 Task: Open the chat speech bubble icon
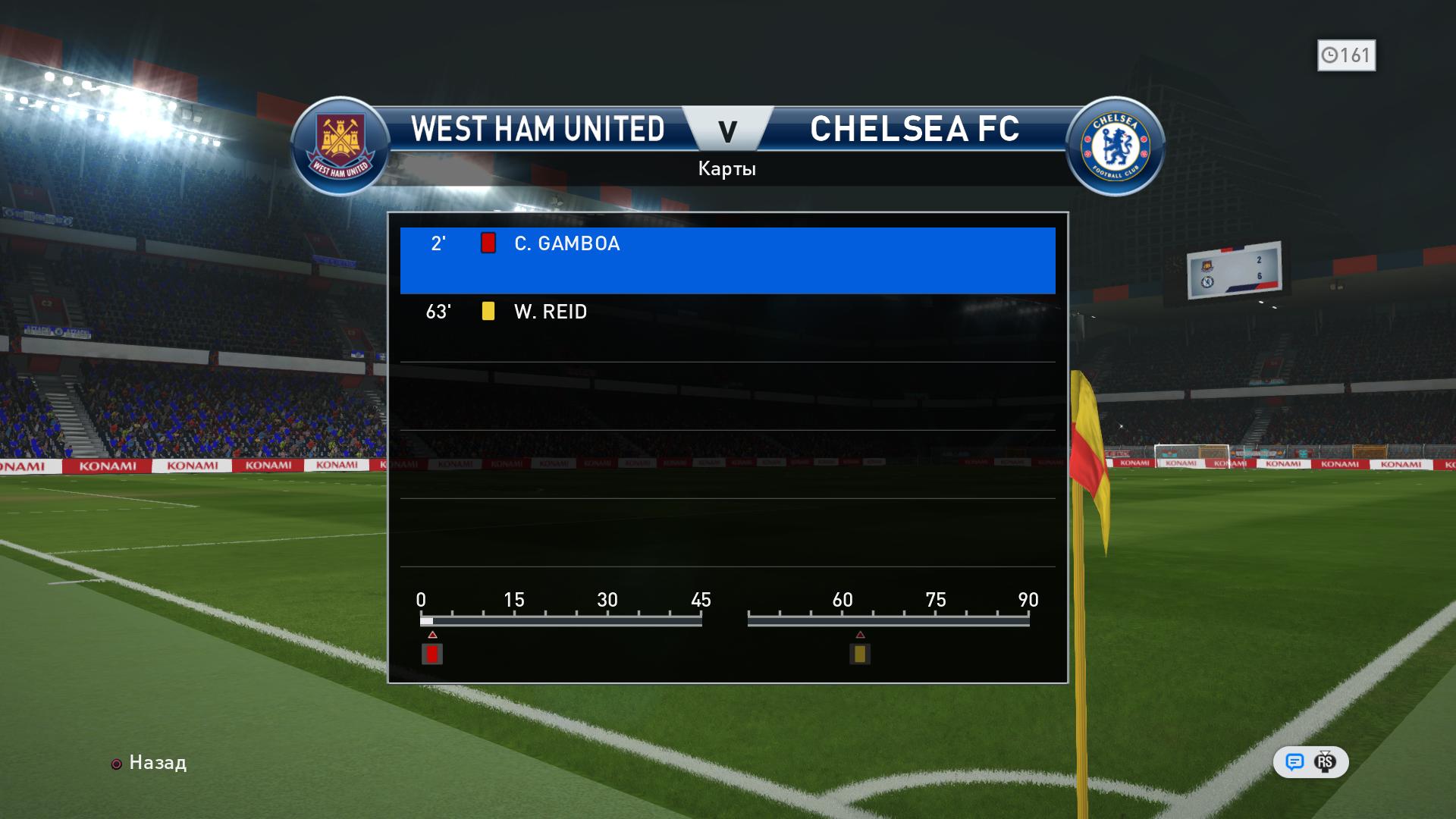[1294, 762]
